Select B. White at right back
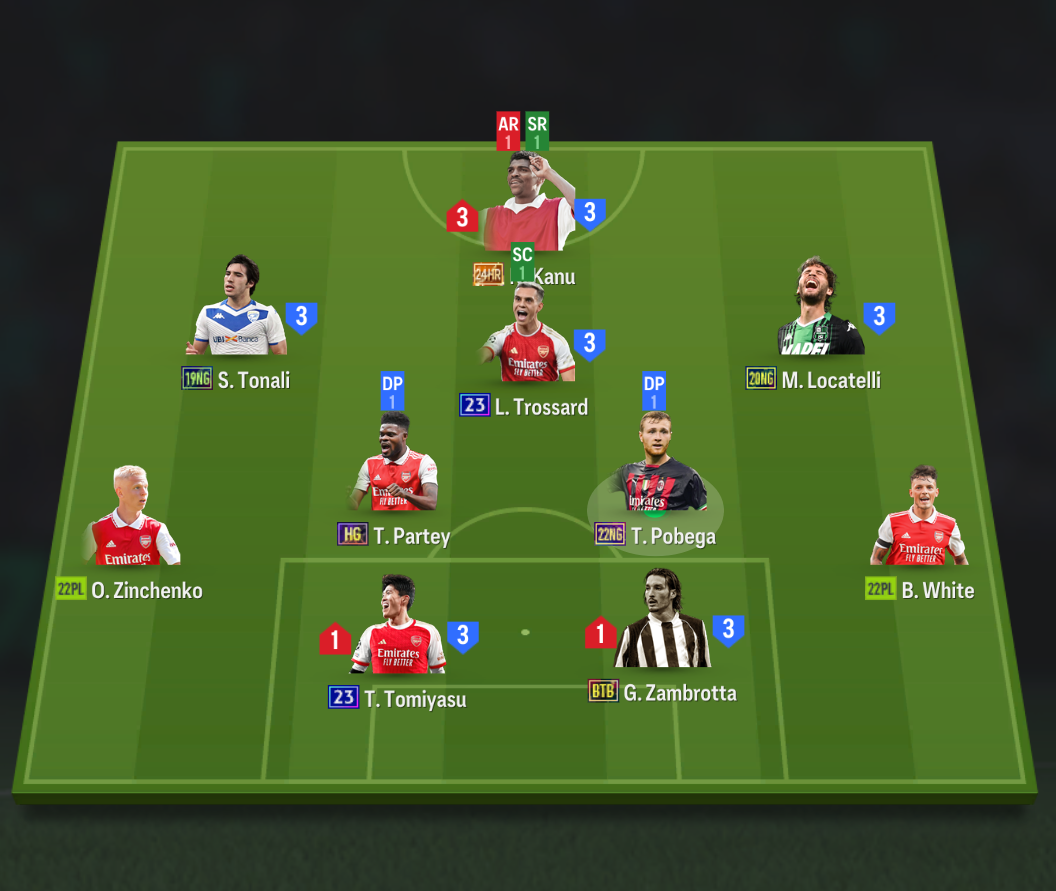Viewport: 1056px width, 891px height. pyautogui.click(x=919, y=522)
